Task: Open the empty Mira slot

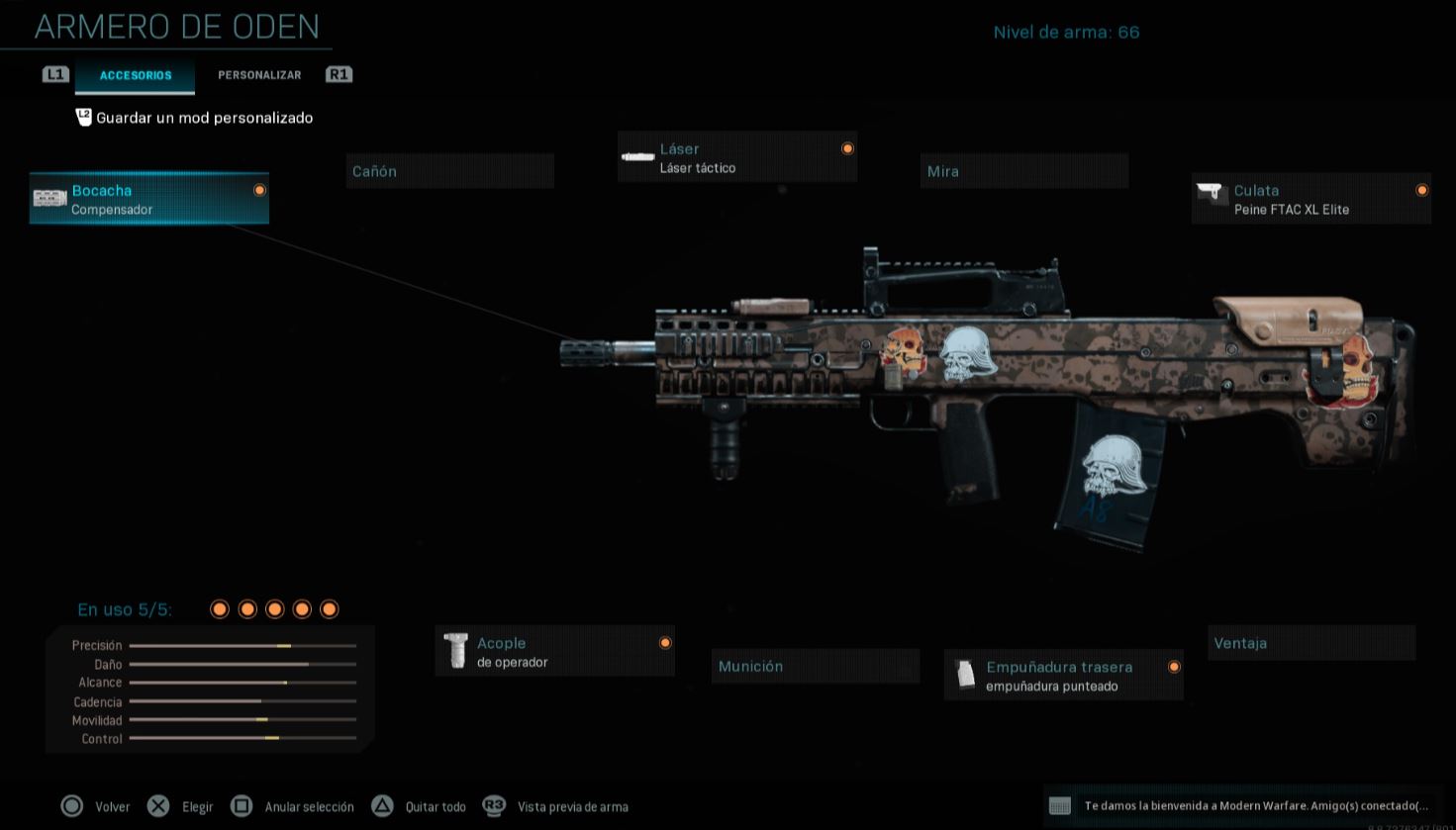Action: coord(1023,171)
